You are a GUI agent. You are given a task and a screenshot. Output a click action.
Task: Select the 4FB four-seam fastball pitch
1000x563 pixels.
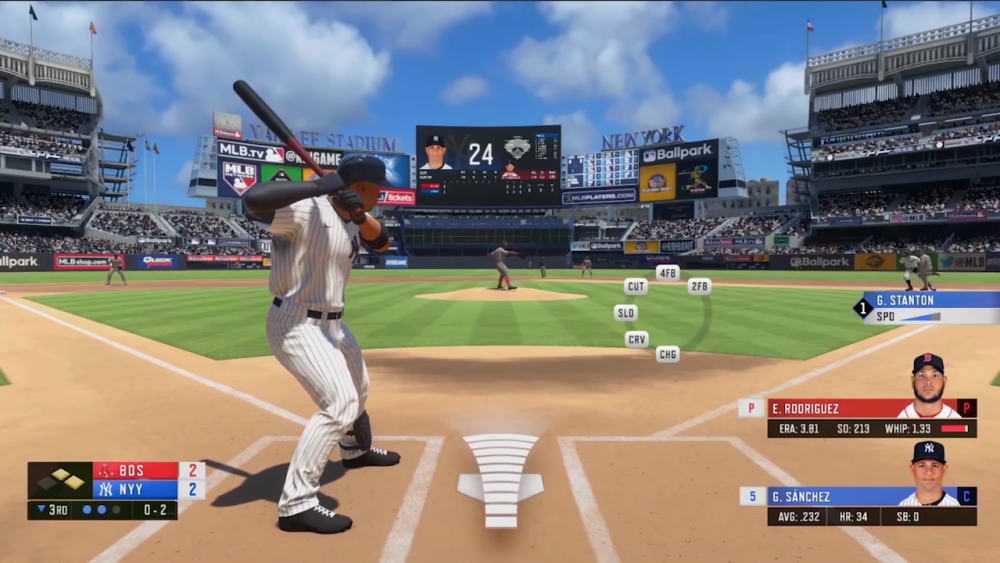click(x=667, y=272)
